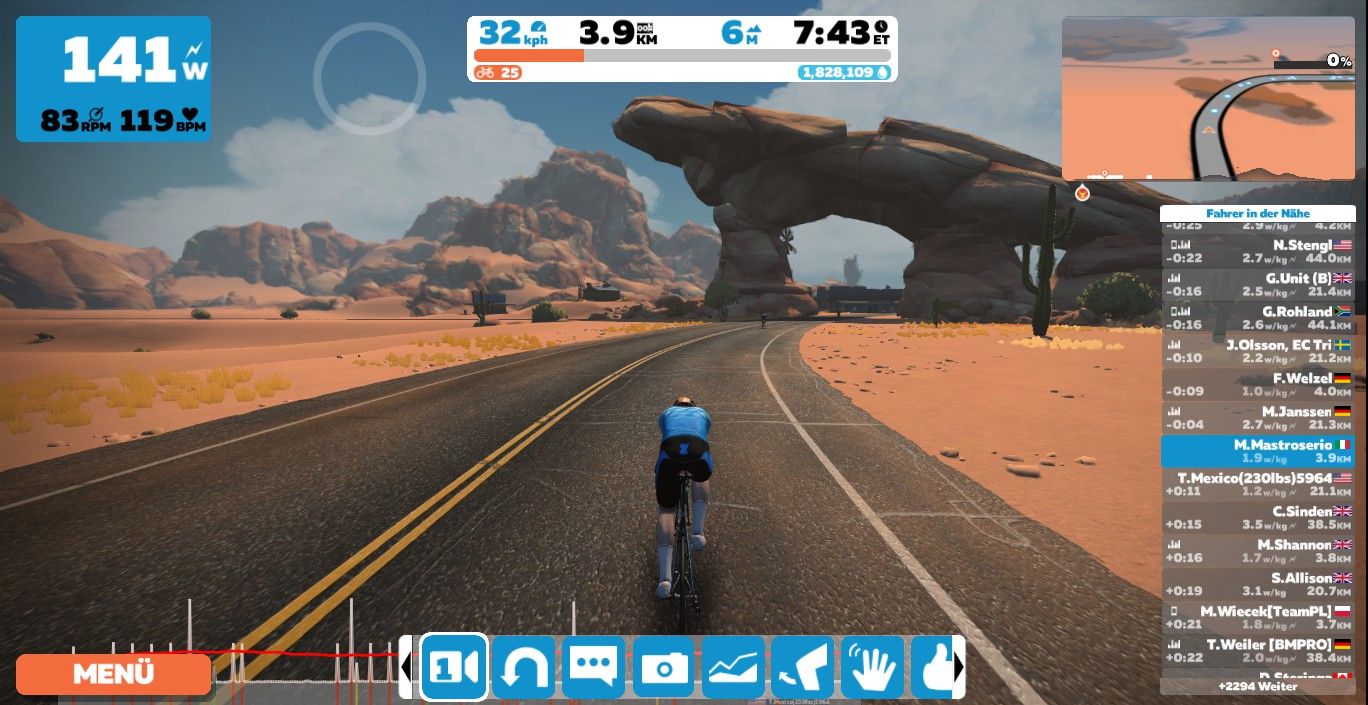
Task: Give a Ride On thumbs up
Action: (934, 667)
